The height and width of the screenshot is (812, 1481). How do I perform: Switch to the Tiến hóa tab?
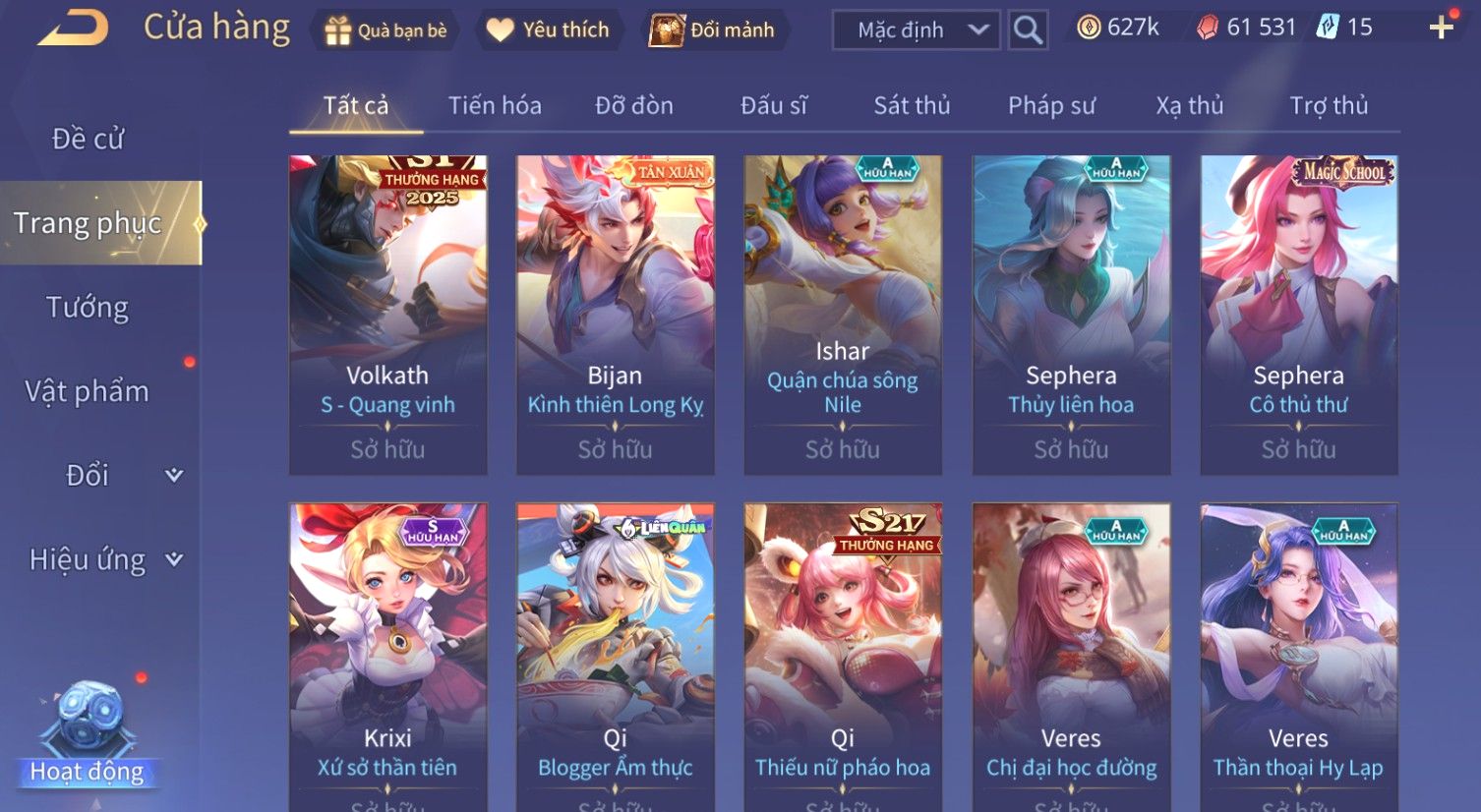495,105
